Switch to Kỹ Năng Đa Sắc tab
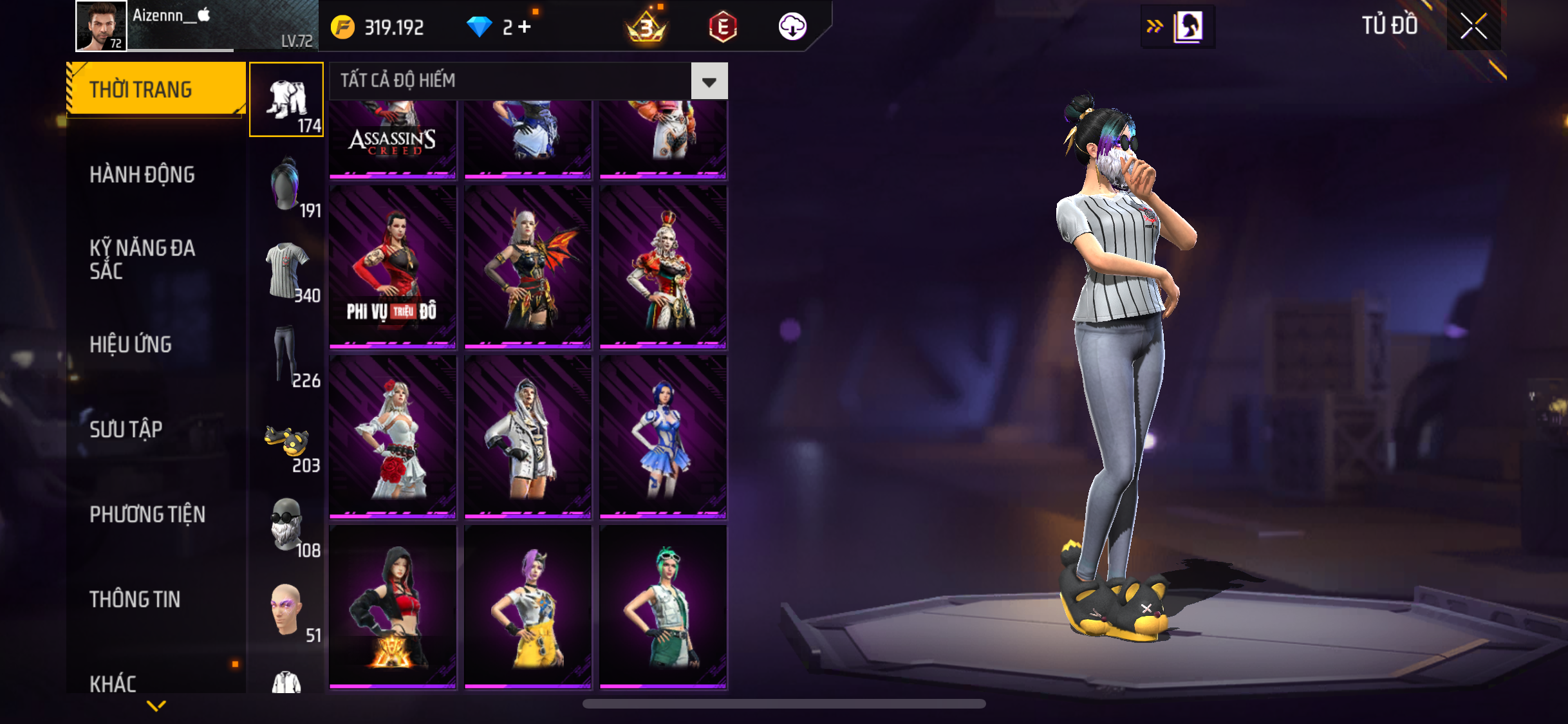Screen dimensions: 1568x724 [x=142, y=259]
